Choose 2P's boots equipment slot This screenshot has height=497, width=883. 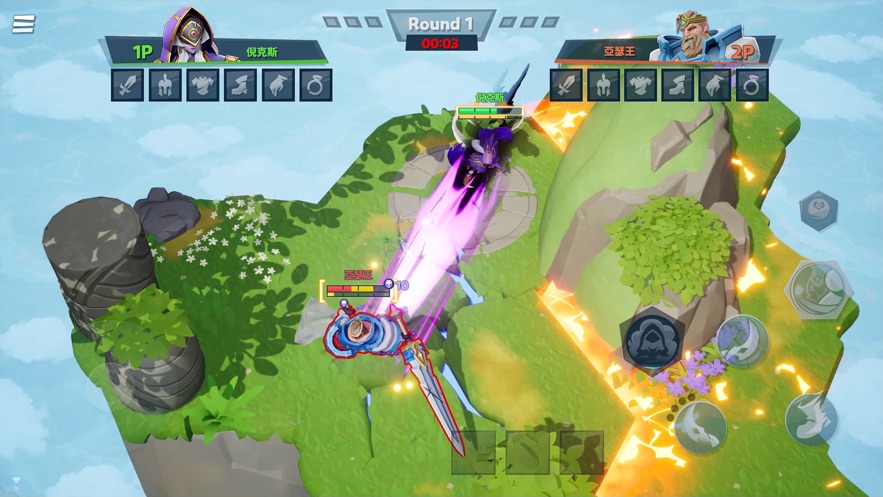pos(678,85)
